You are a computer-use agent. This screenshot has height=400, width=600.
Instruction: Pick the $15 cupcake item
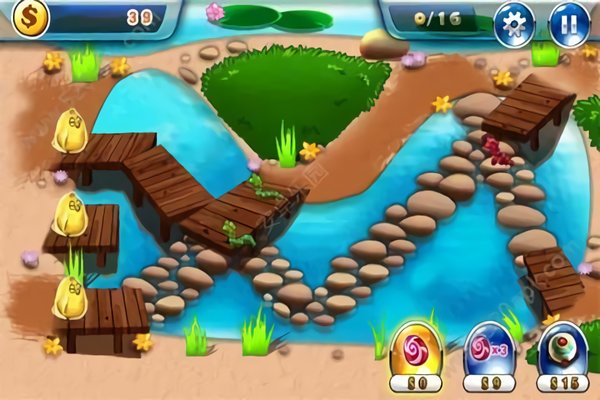(564, 350)
